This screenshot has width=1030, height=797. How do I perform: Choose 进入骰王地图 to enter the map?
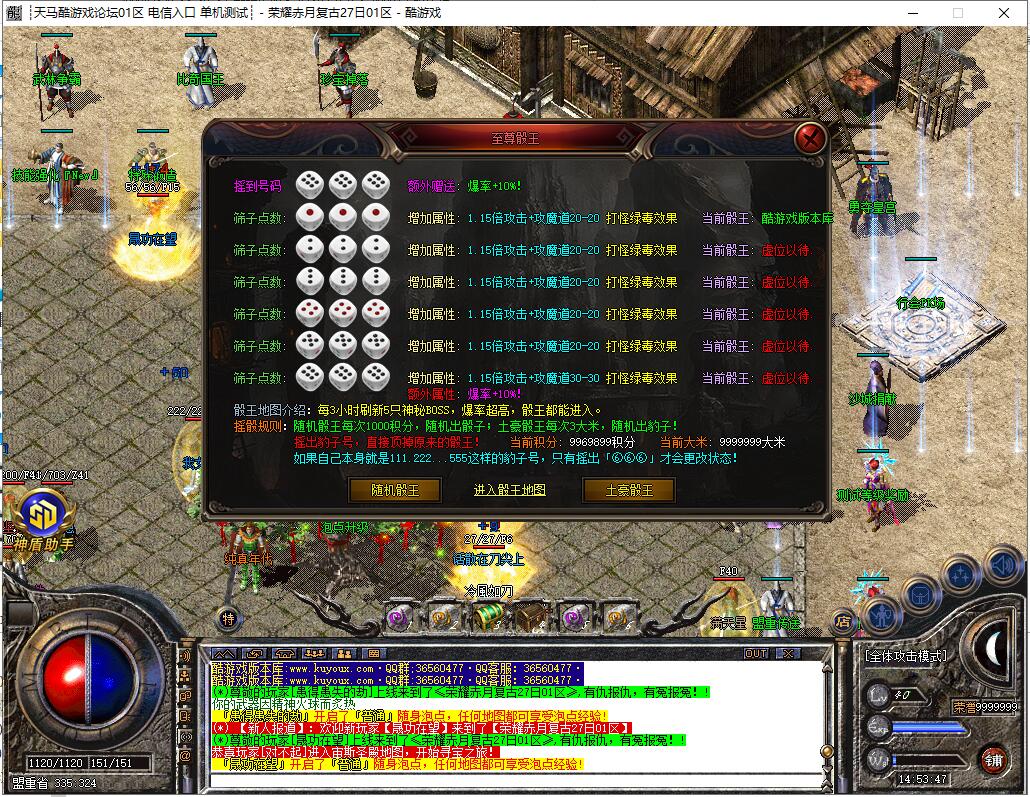(510, 490)
